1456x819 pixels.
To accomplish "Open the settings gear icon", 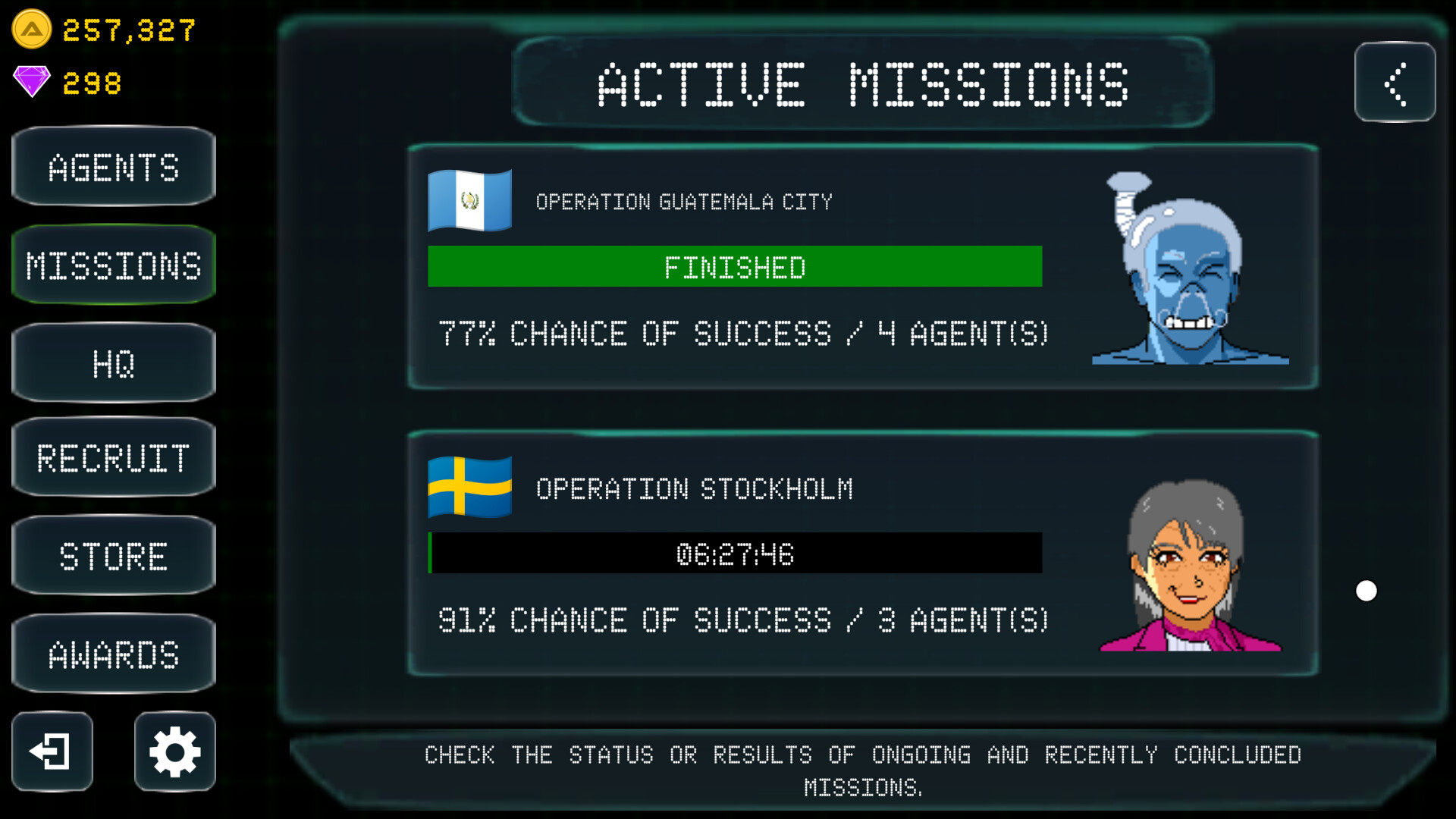I will [x=173, y=752].
